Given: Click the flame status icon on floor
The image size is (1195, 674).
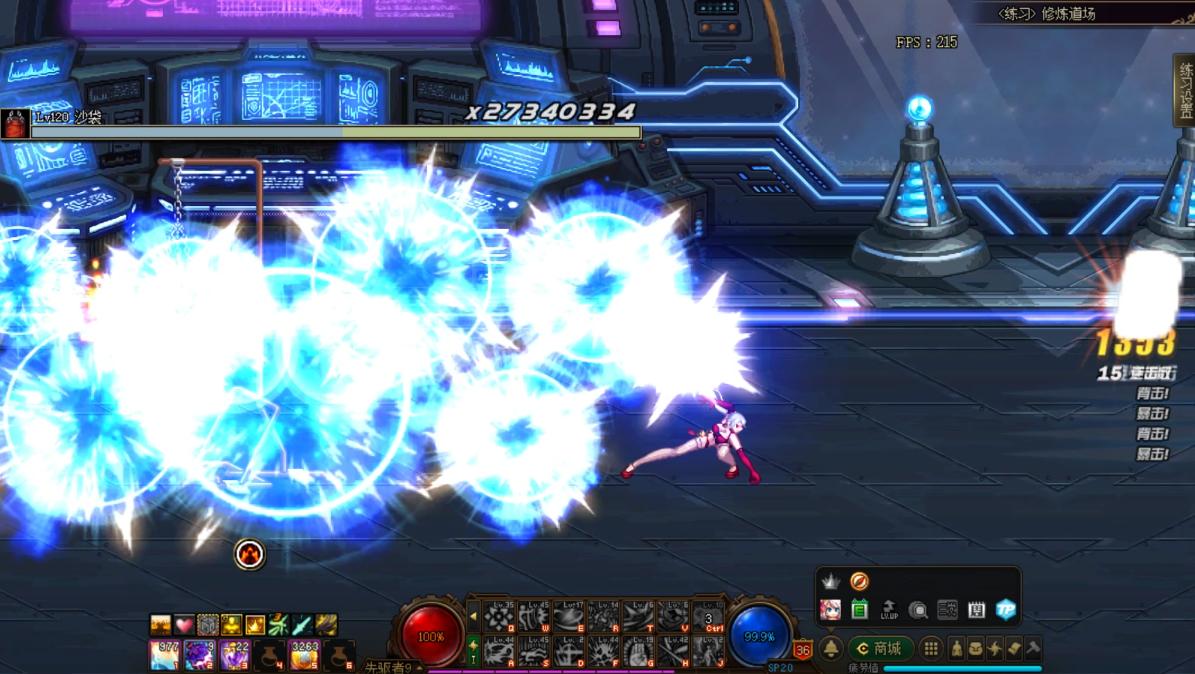Looking at the screenshot, I should (249, 554).
